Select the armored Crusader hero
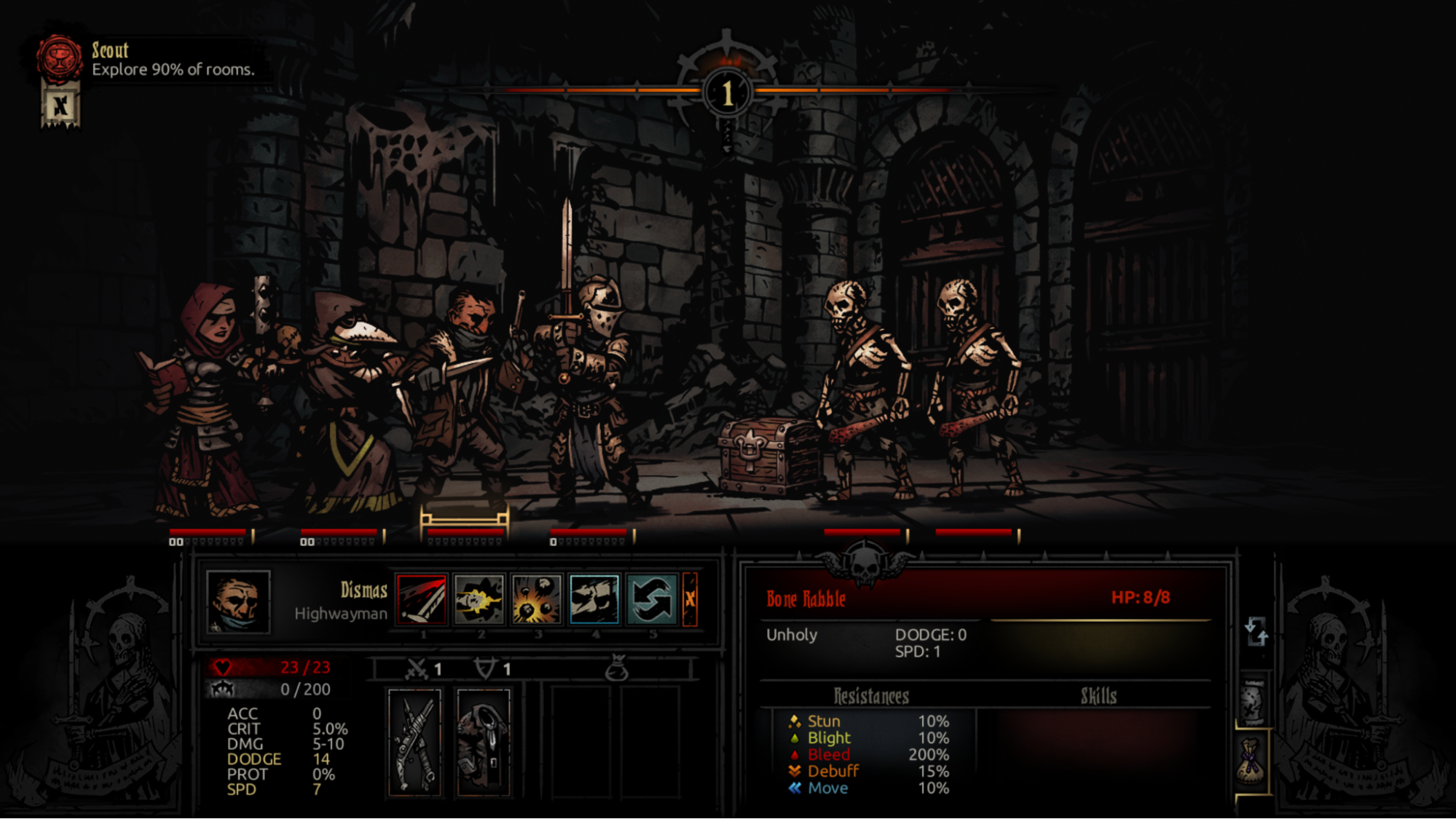 click(590, 393)
